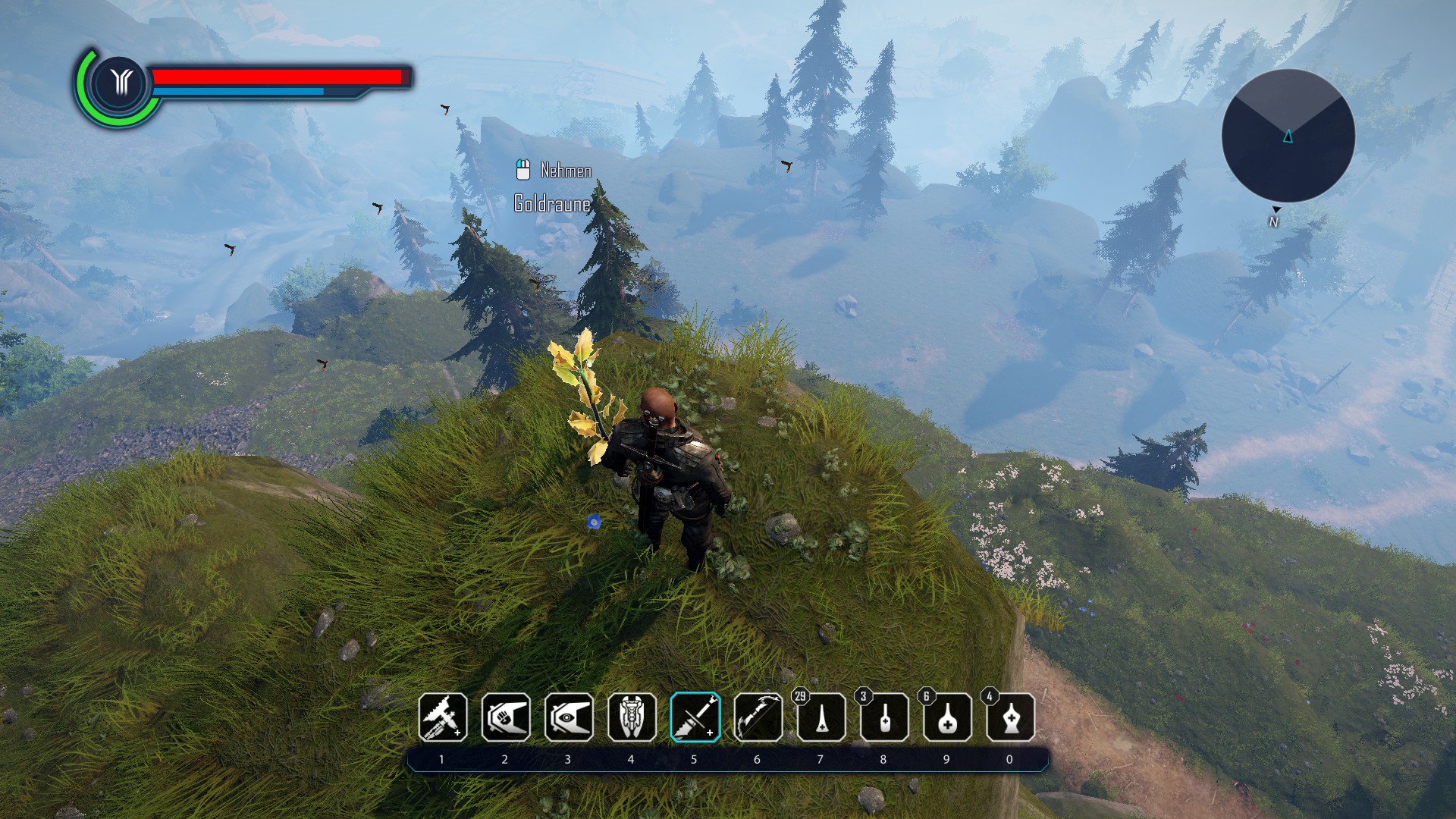Use the potion with count 4 in slot 0
The height and width of the screenshot is (819, 1456).
(1010, 717)
